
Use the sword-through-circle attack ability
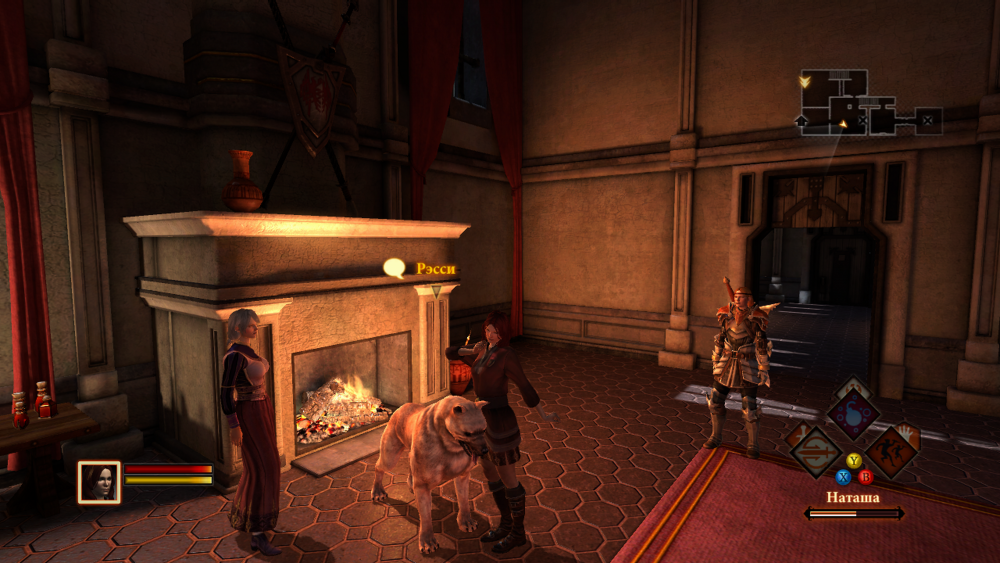click(x=815, y=449)
